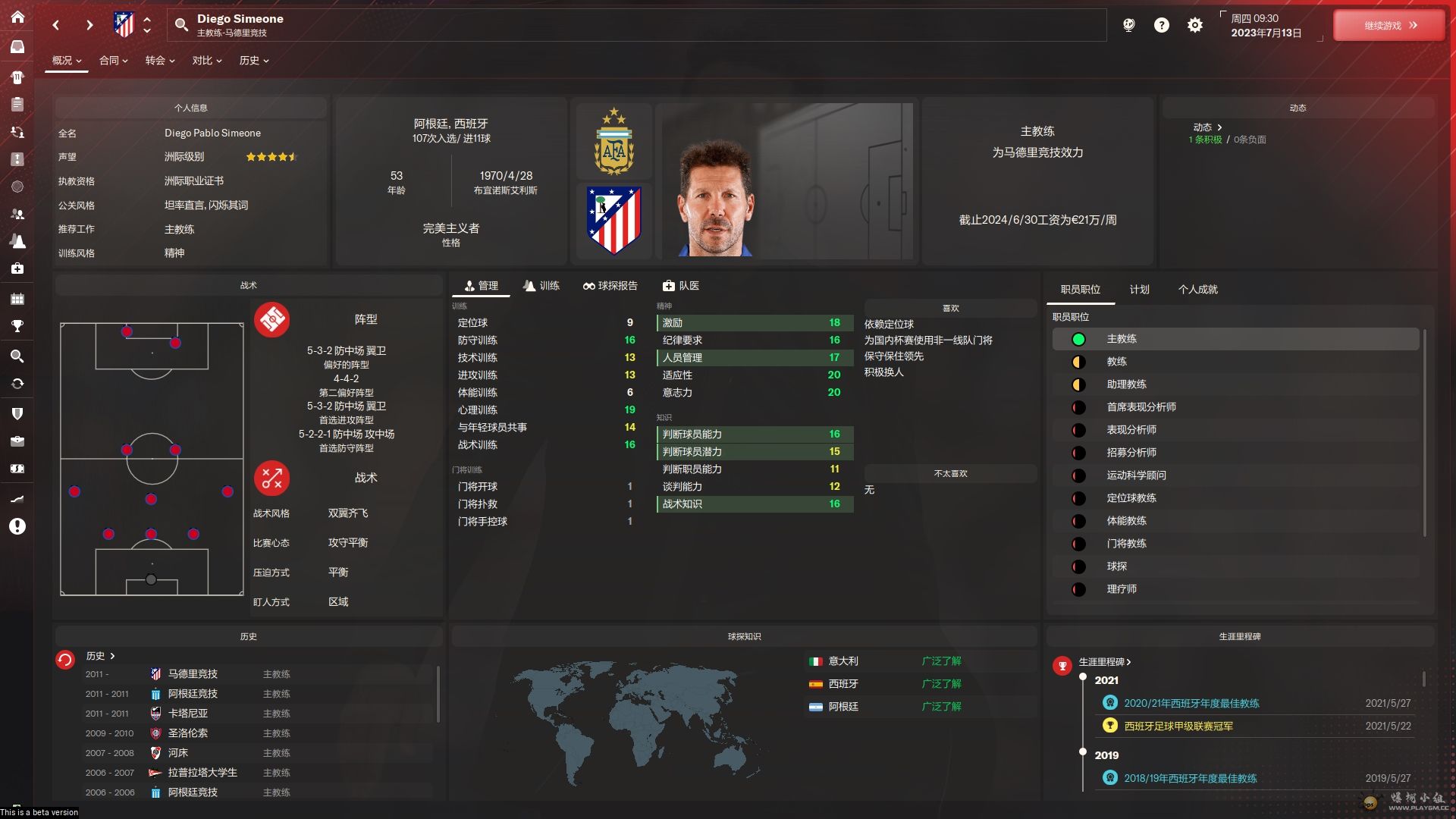Click the 马德里竞技 history entry
The image size is (1456, 819).
pos(193,674)
